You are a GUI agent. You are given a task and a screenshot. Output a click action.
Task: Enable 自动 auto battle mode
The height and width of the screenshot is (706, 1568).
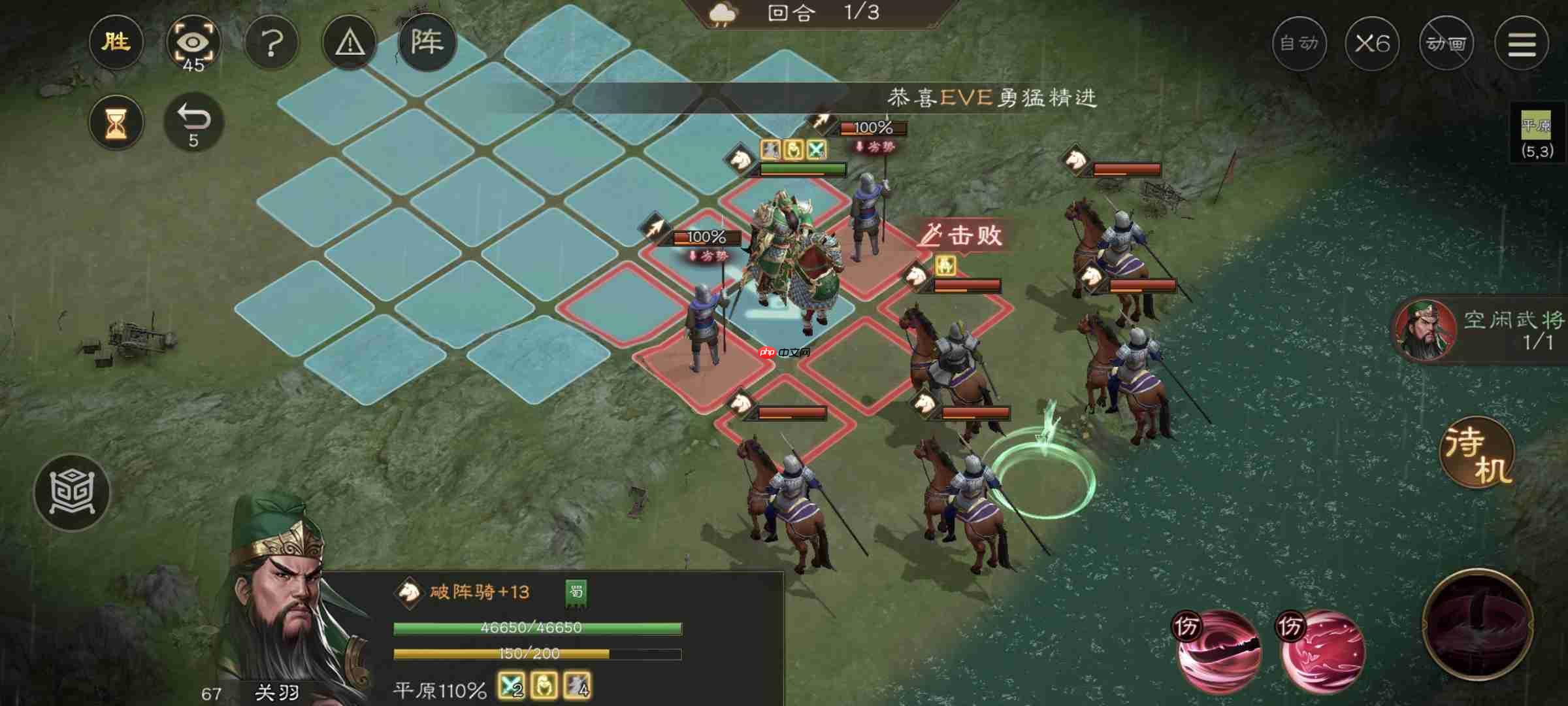click(1299, 43)
